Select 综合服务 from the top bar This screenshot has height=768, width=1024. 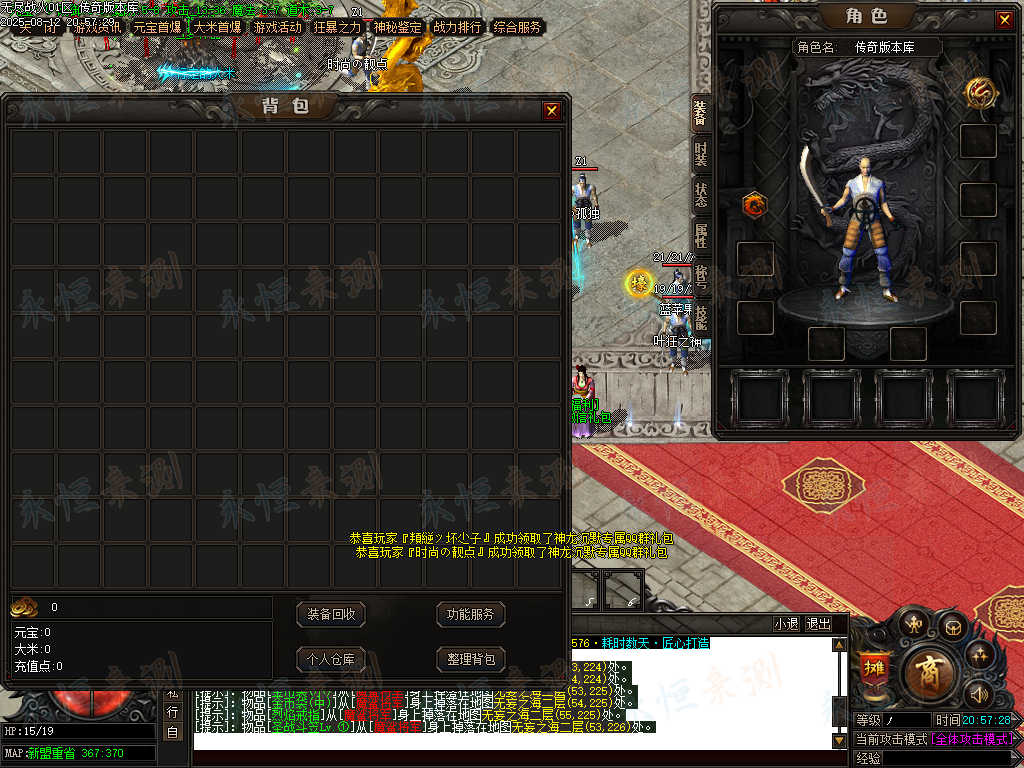pyautogui.click(x=517, y=28)
